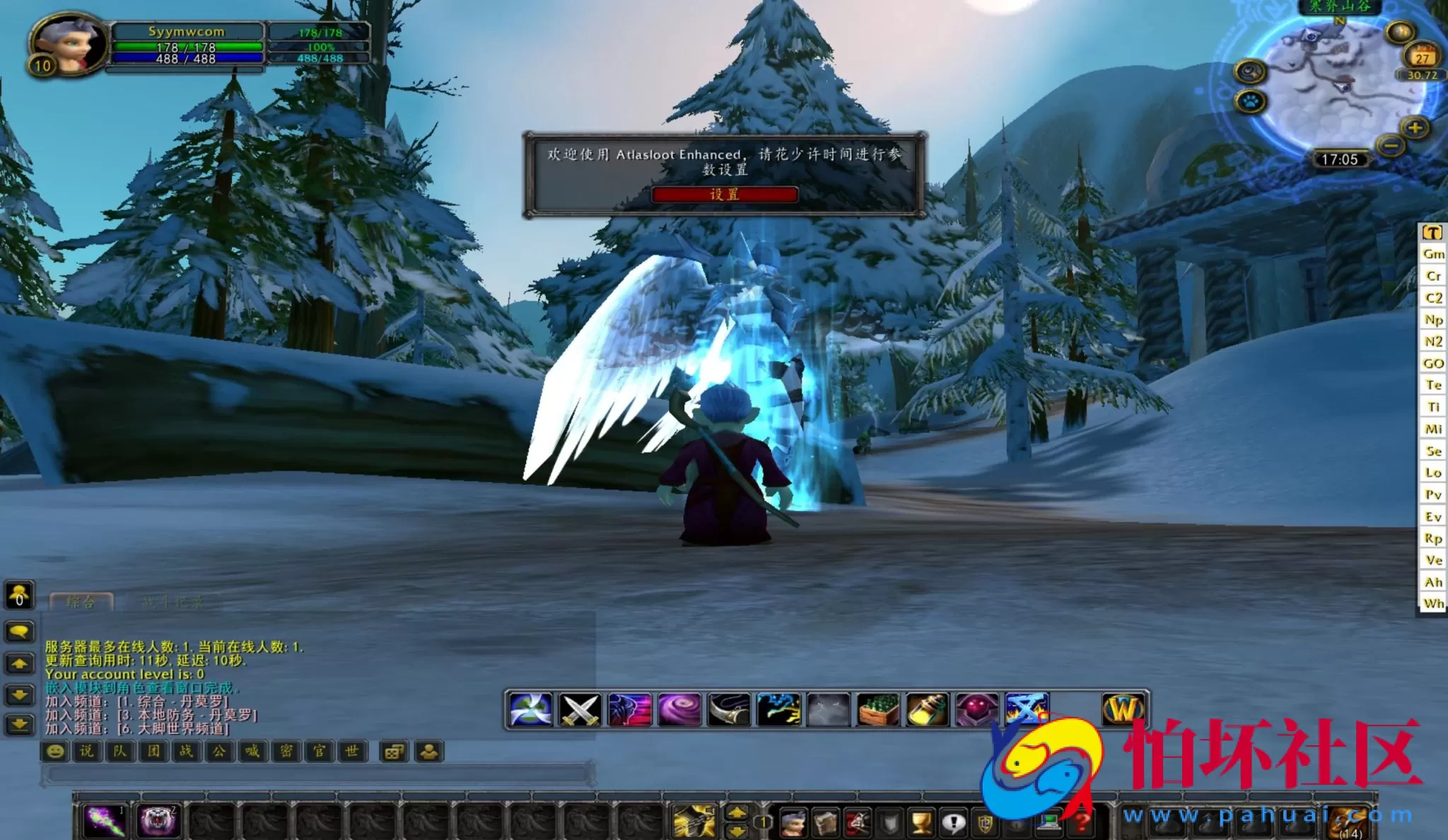
Task: Click the crate of green bottles icon
Action: click(879, 709)
